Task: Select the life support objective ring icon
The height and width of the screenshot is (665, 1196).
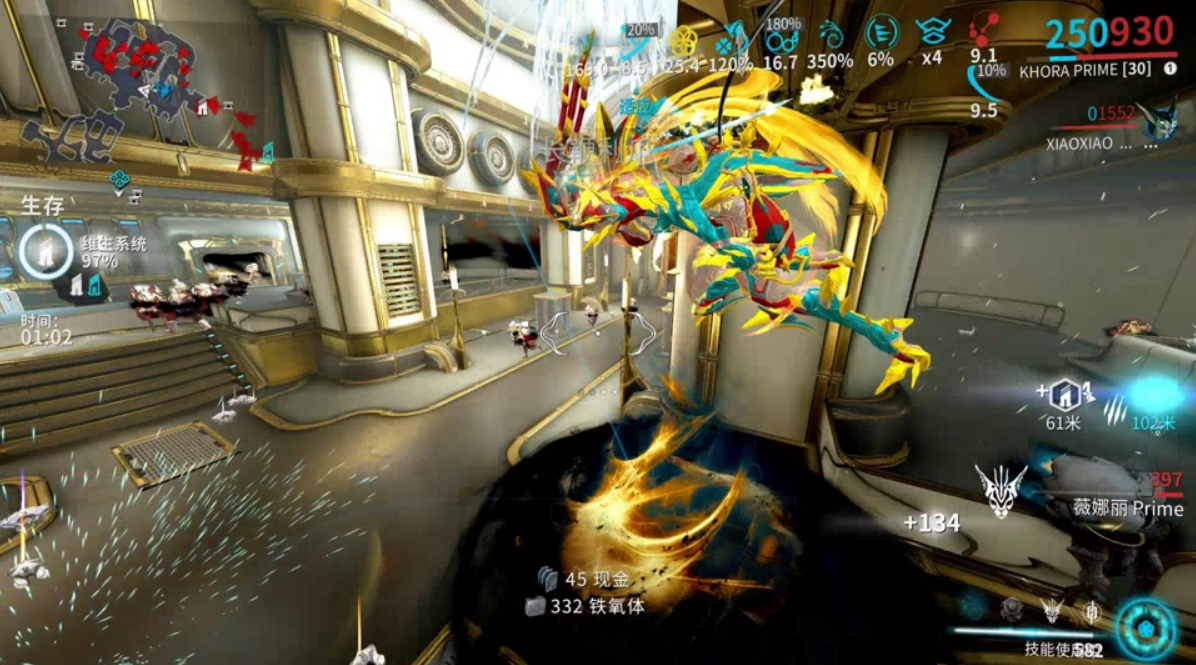Action: coord(44,251)
